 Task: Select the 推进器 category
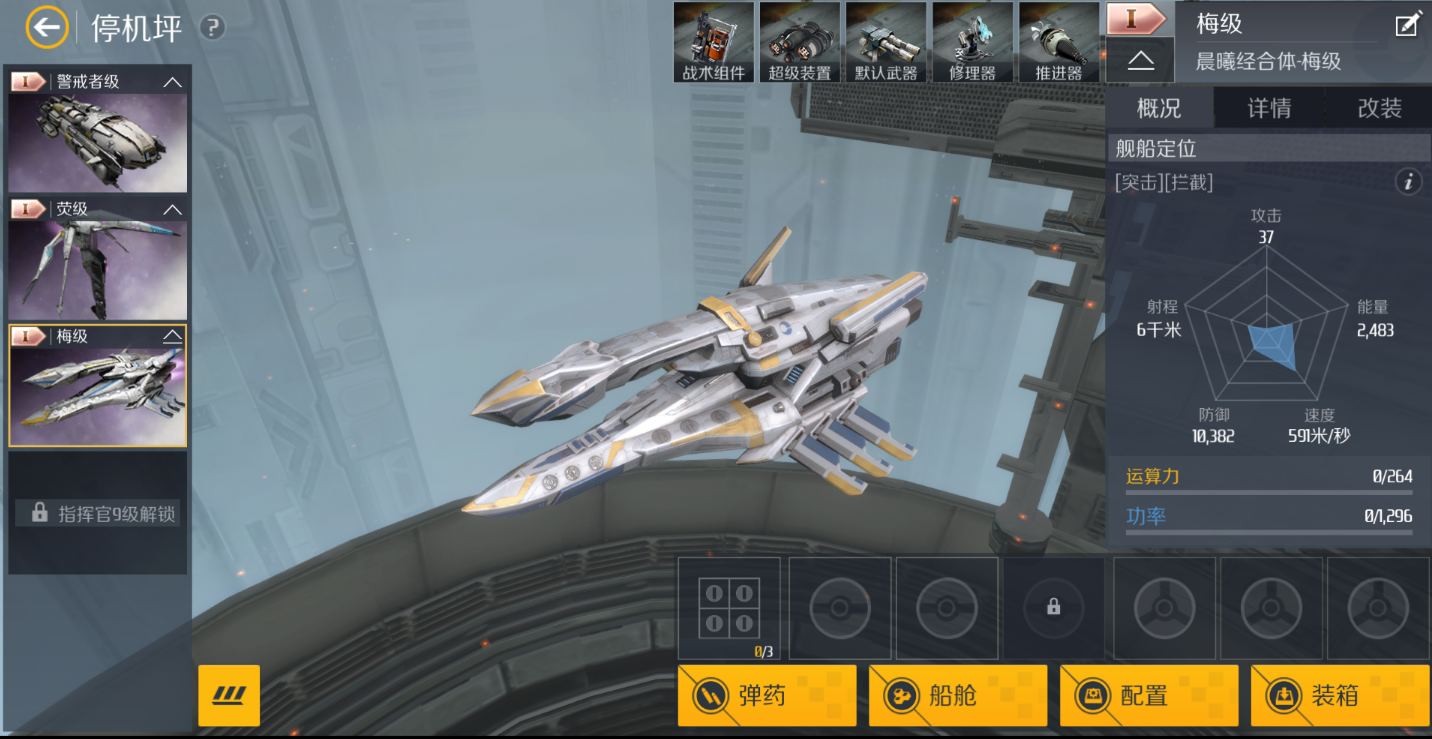click(x=1059, y=42)
